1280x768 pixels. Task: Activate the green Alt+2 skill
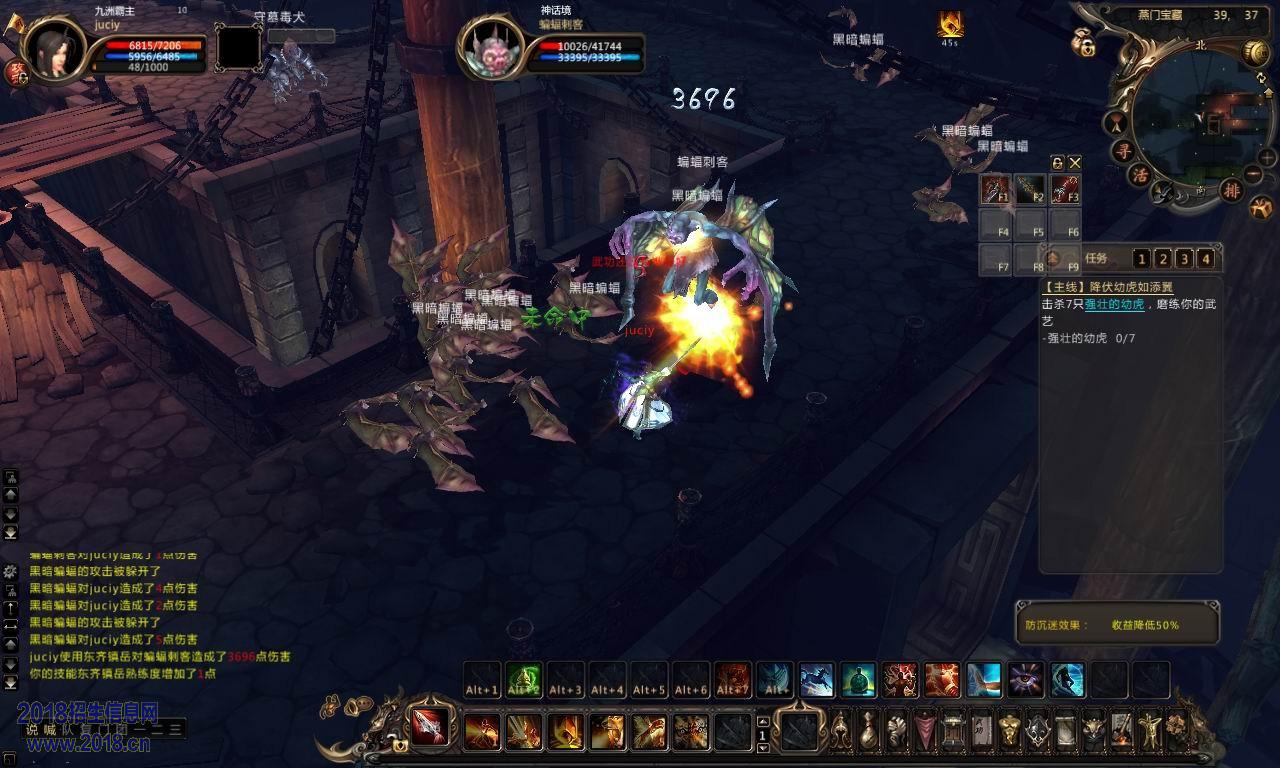click(x=524, y=679)
